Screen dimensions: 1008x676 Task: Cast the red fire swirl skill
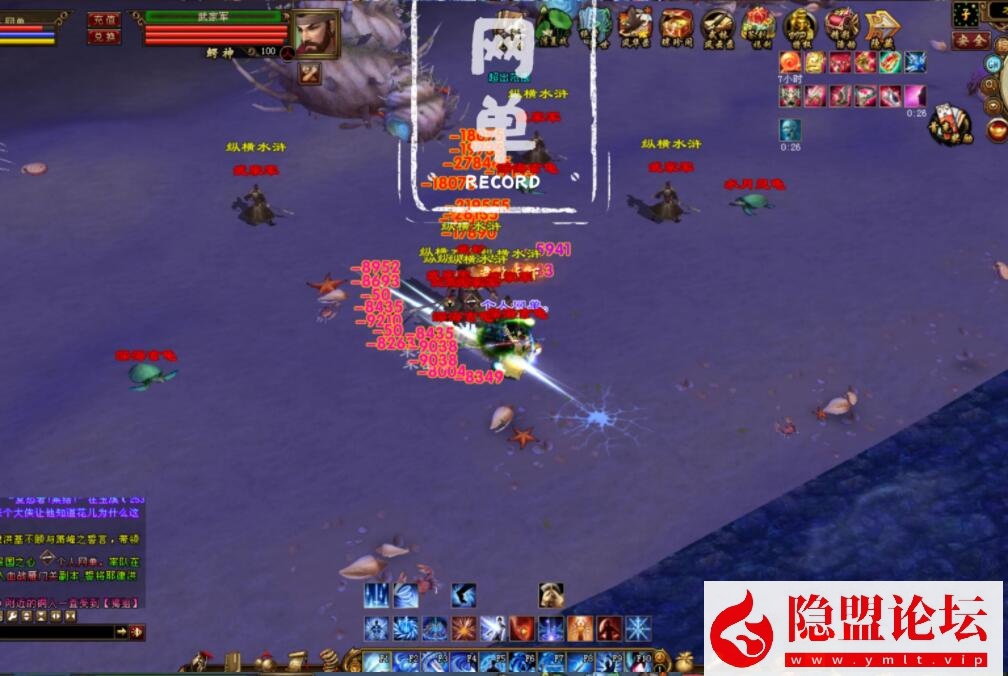point(522,629)
